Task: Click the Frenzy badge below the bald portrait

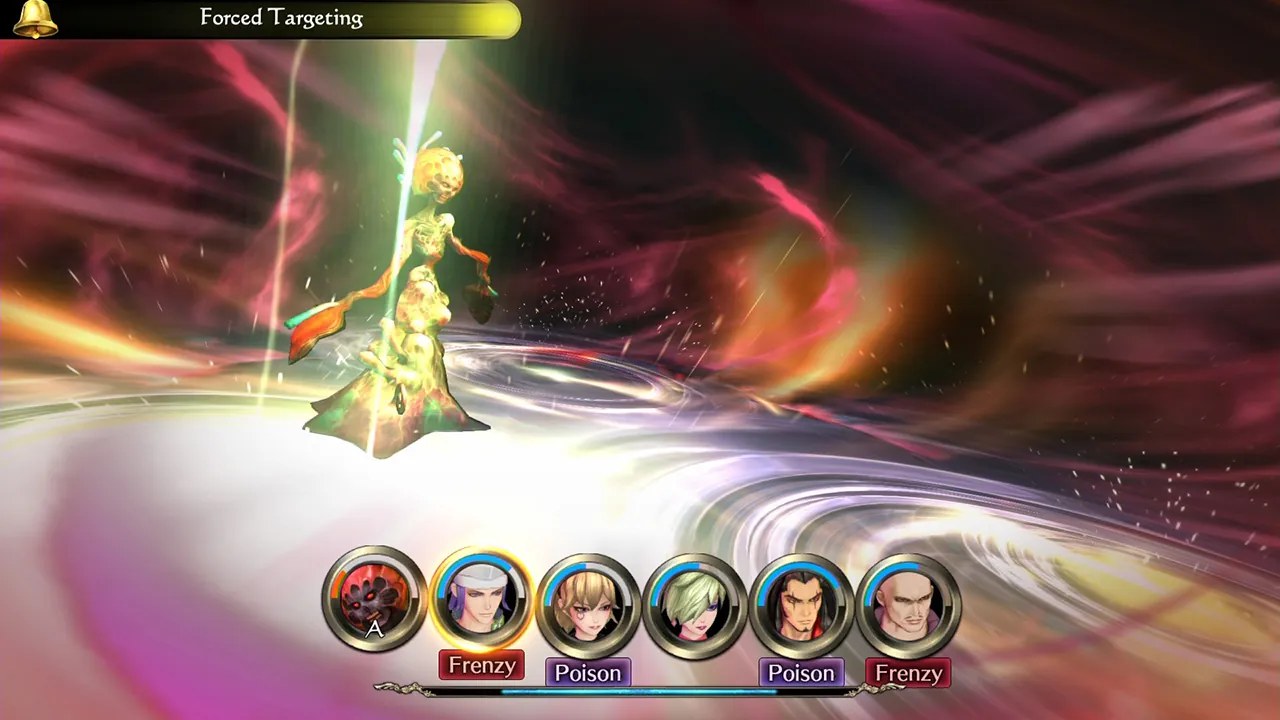Action: coord(908,673)
